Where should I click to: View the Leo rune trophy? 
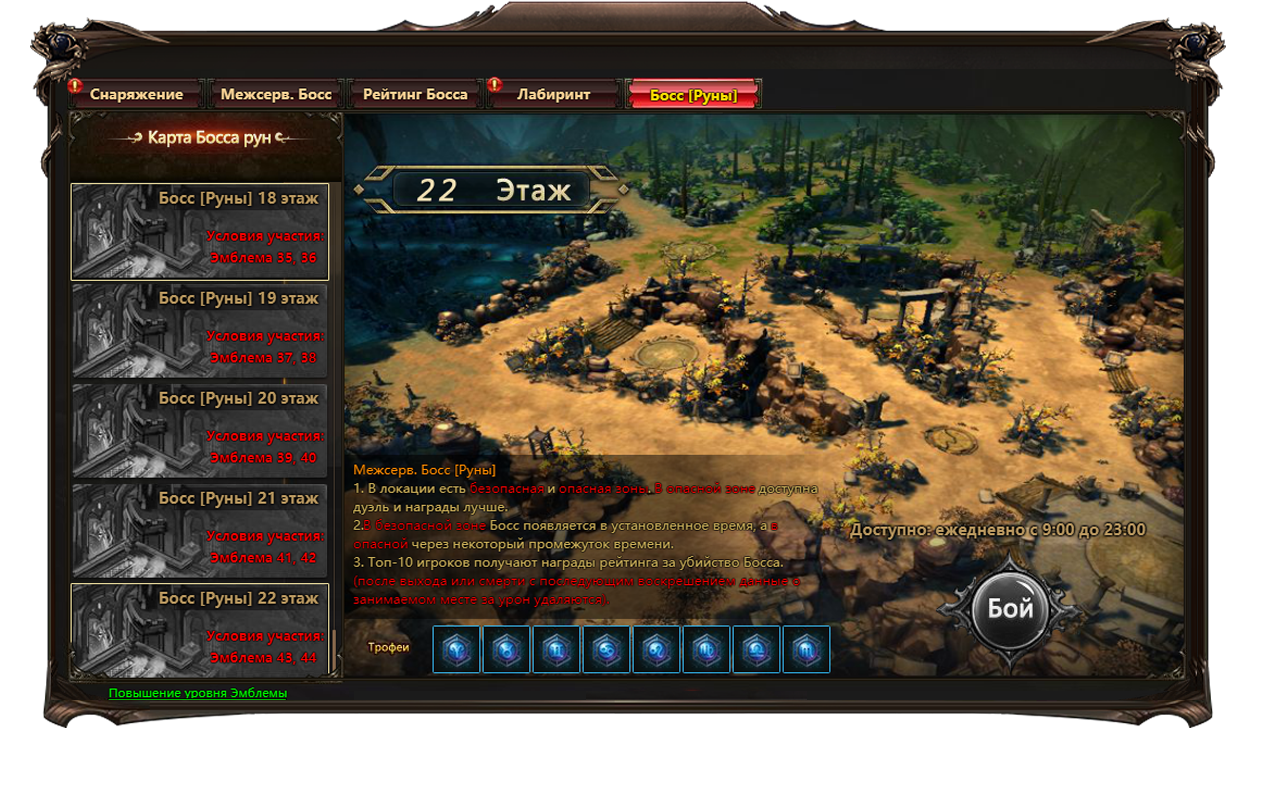pos(657,649)
